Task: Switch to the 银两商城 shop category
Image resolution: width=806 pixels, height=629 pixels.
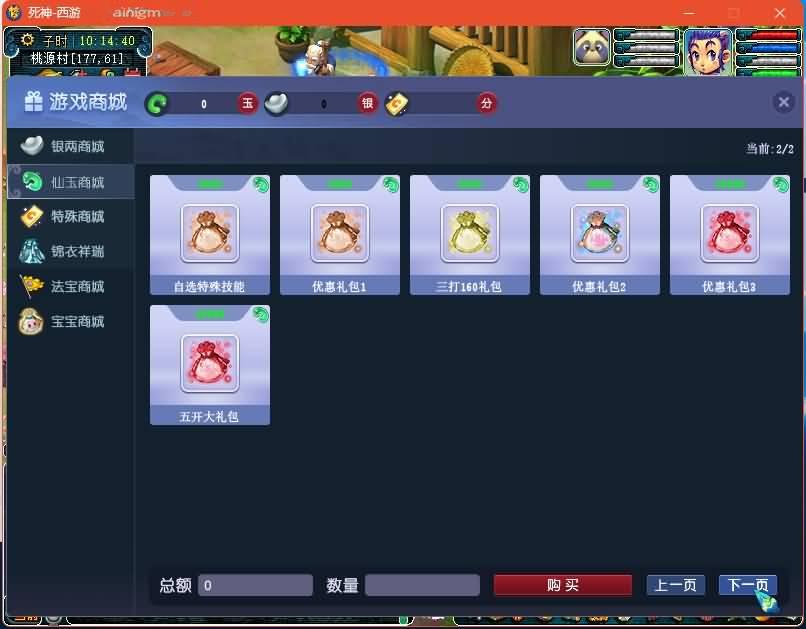Action: pyautogui.click(x=70, y=147)
